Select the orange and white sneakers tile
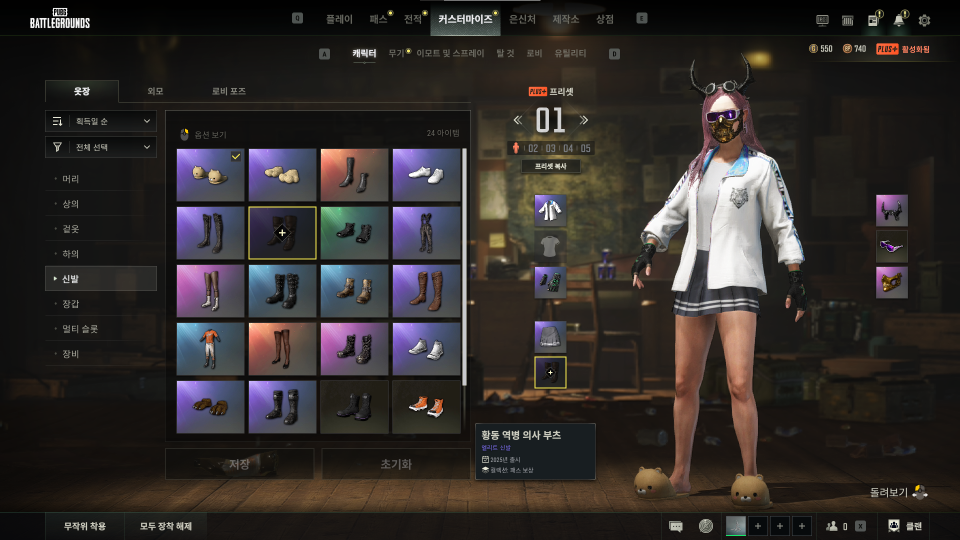The image size is (960, 540). pos(426,407)
